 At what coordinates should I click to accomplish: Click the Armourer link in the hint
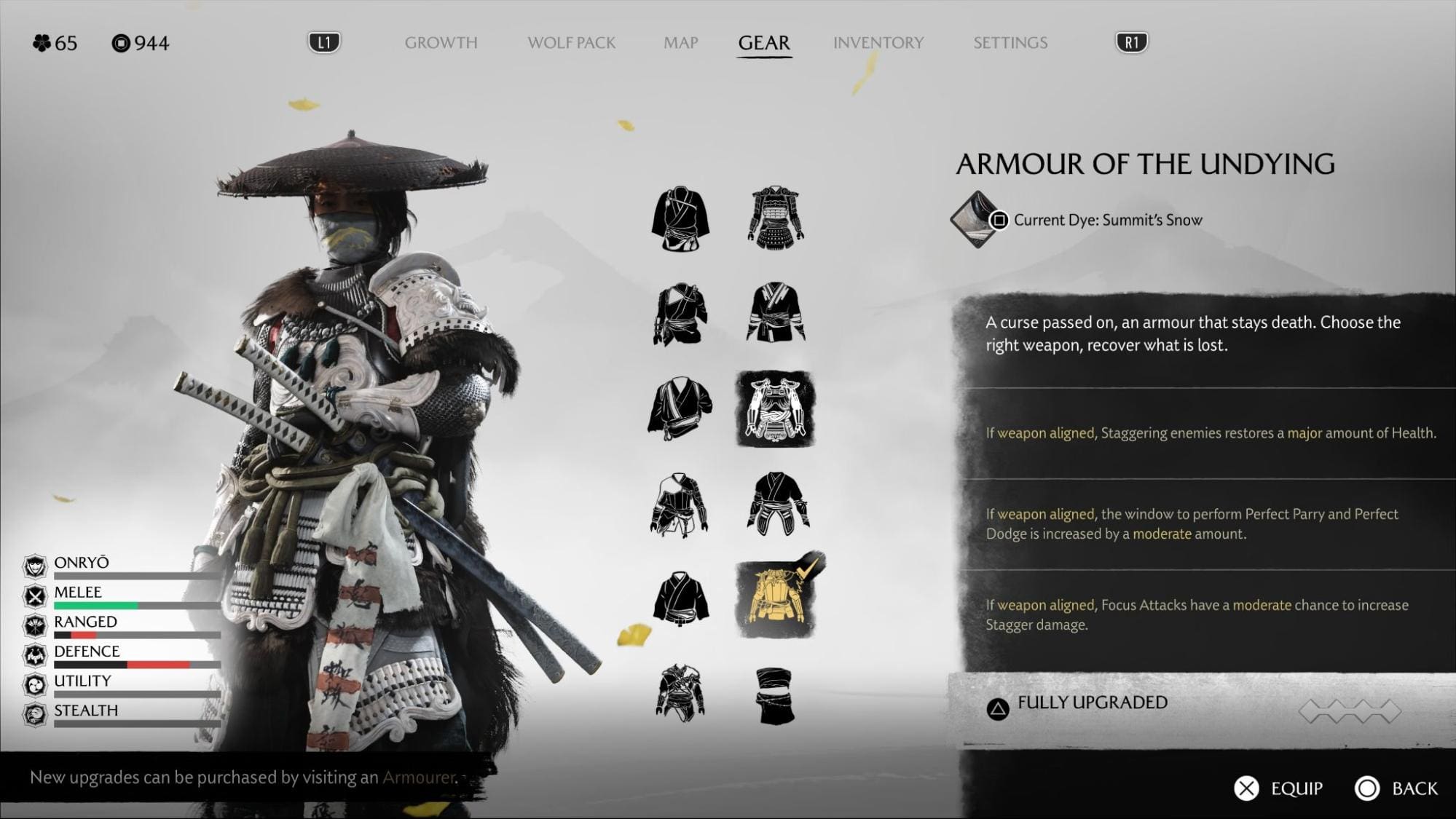pos(418,778)
